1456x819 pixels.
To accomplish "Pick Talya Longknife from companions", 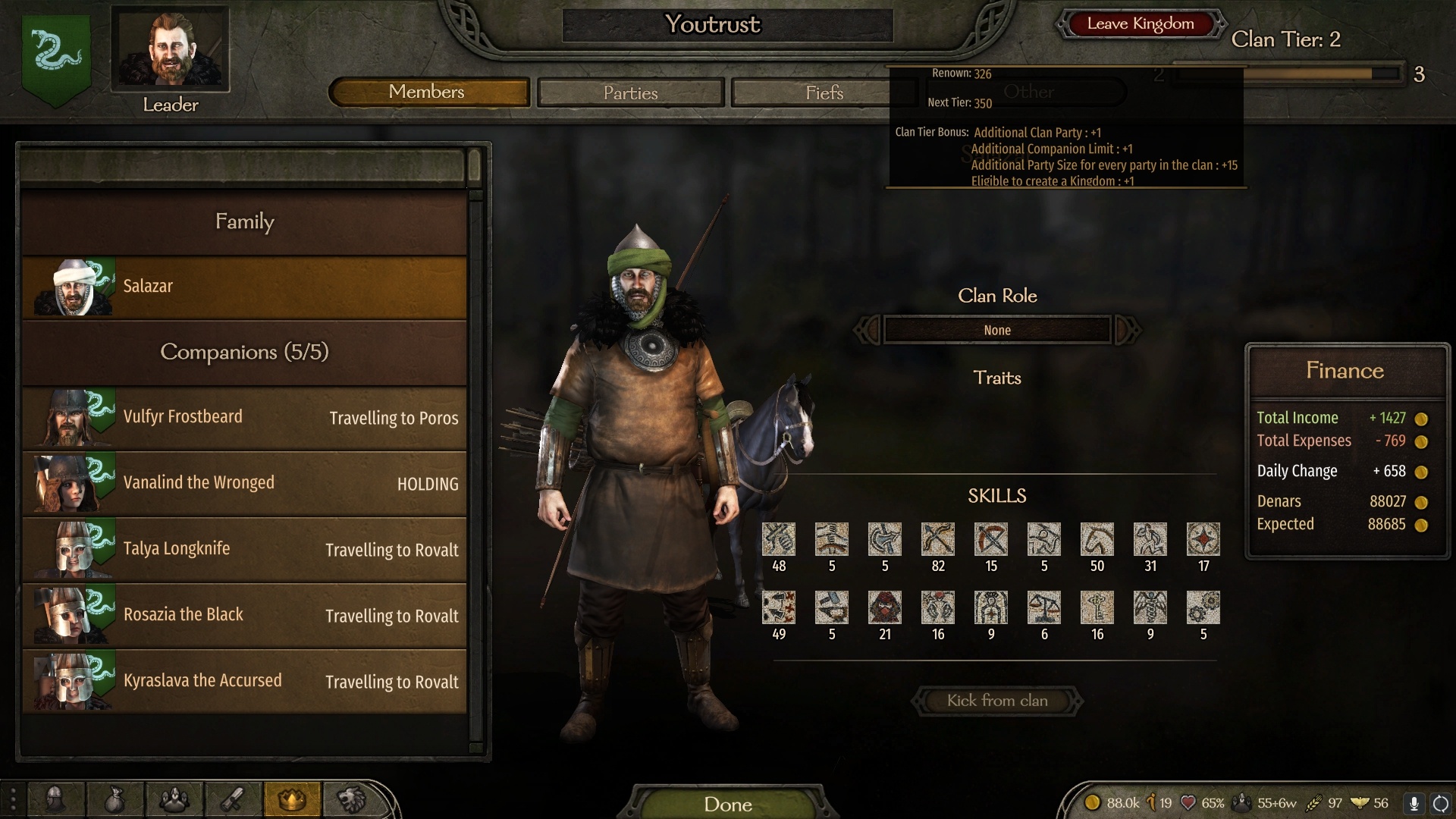I will [x=244, y=550].
